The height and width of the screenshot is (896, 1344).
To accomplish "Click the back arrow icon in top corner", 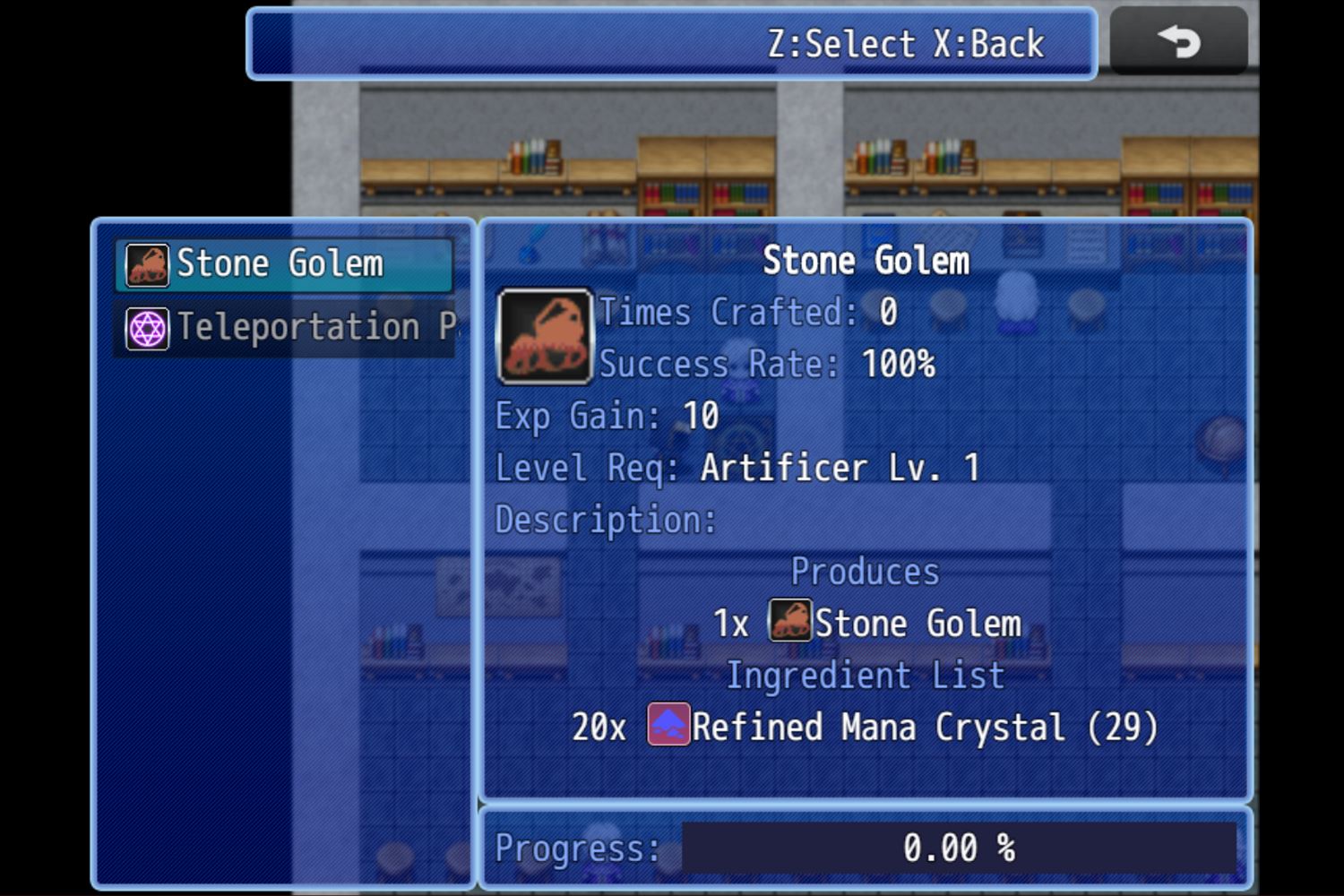I will pos(1178,40).
